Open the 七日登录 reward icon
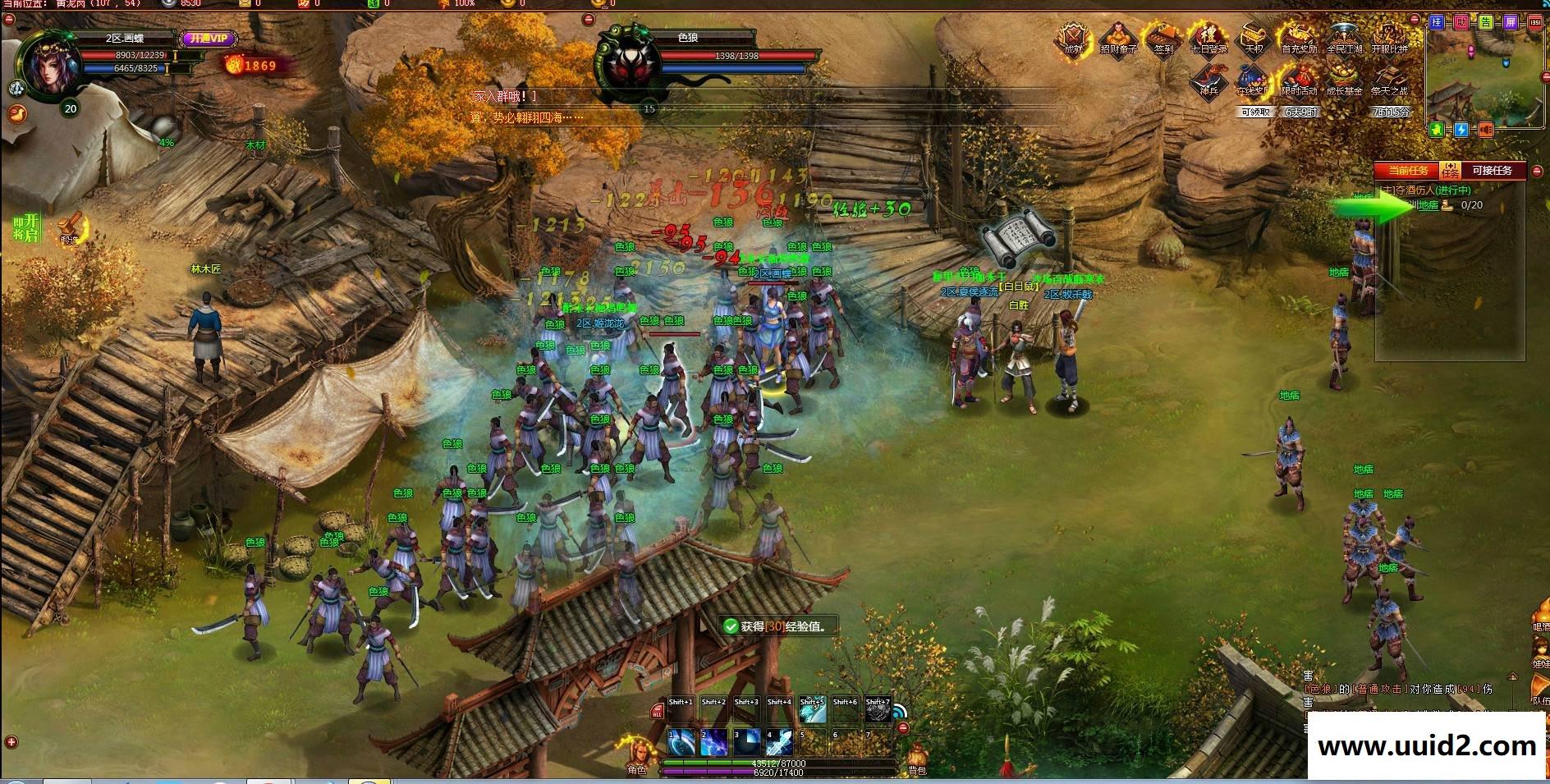This screenshot has height=784, width=1550. (x=1208, y=38)
